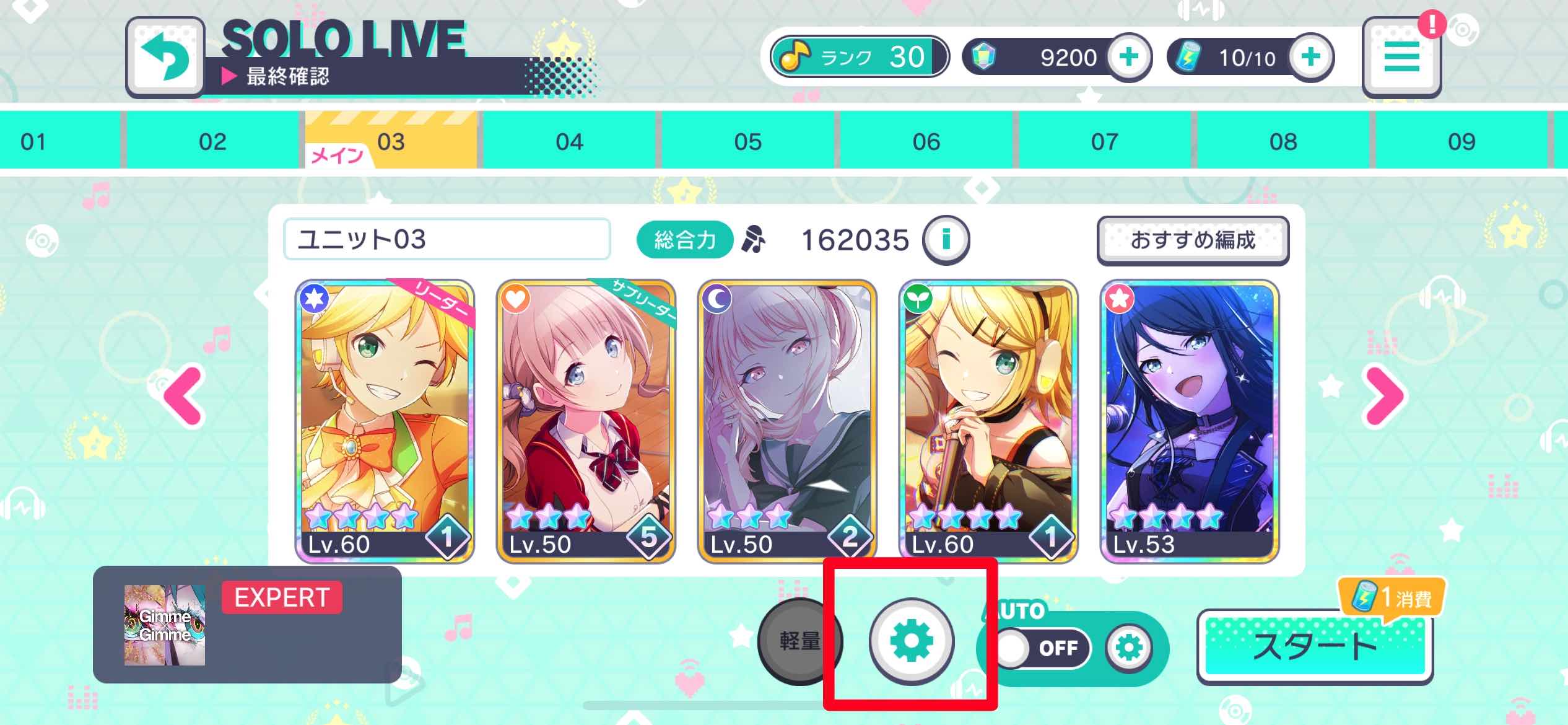This screenshot has height=725, width=1568.
Task: Click the music note rank badge showing 30
Action: pos(858,57)
